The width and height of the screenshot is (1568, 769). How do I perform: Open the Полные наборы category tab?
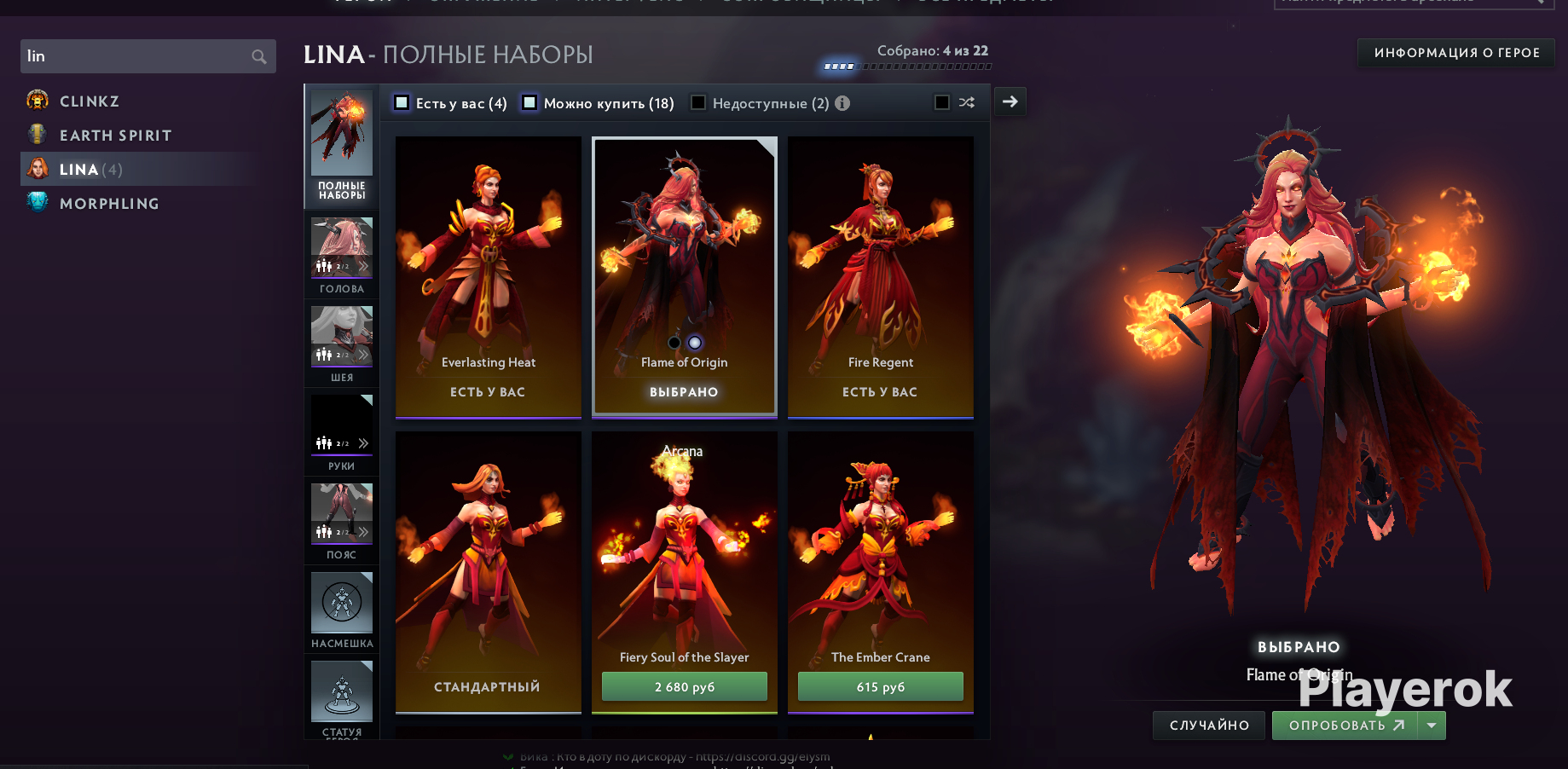point(342,147)
